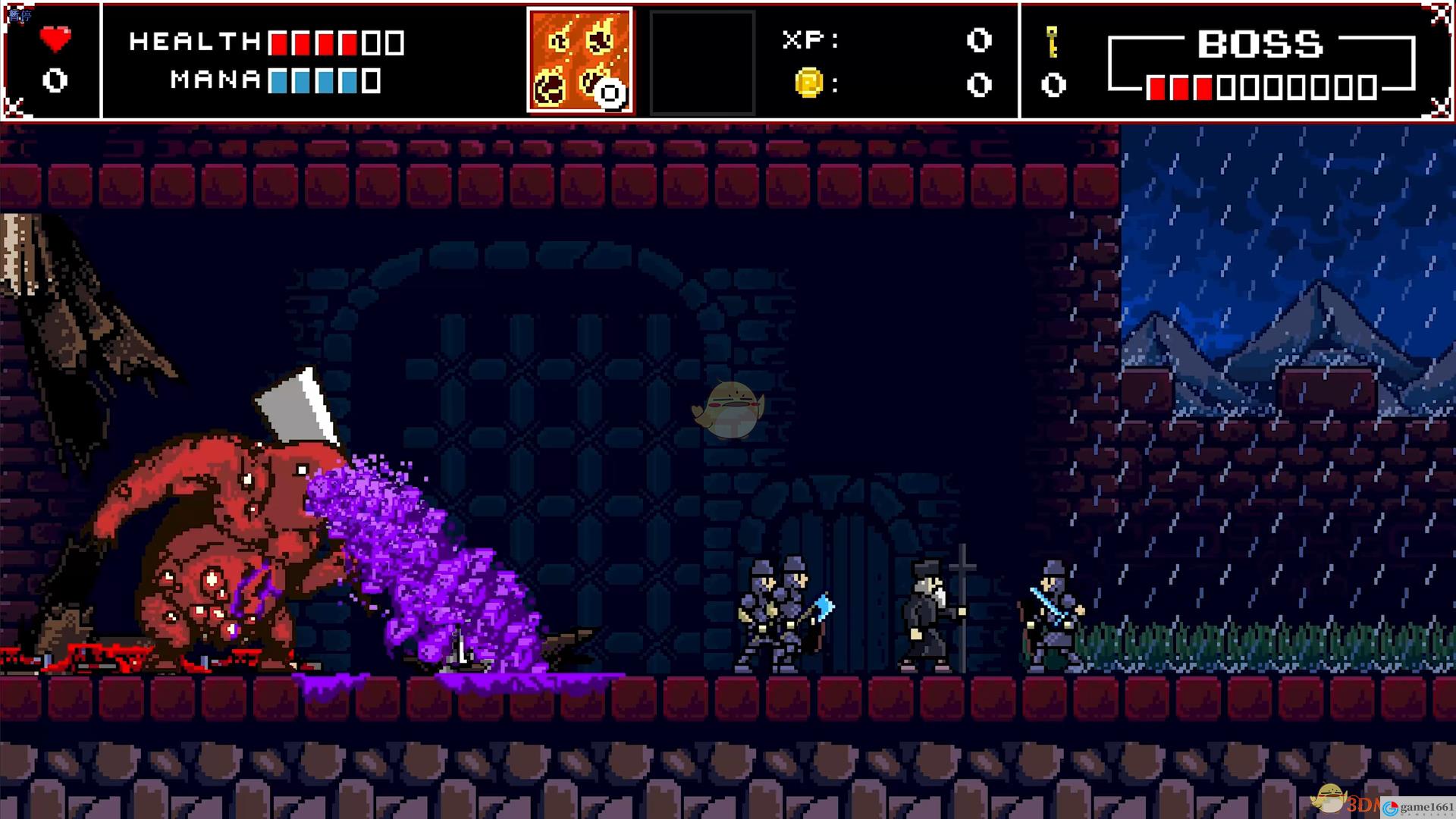The width and height of the screenshot is (1456, 819).
Task: Select the fireball spell slot
Action: [580, 61]
